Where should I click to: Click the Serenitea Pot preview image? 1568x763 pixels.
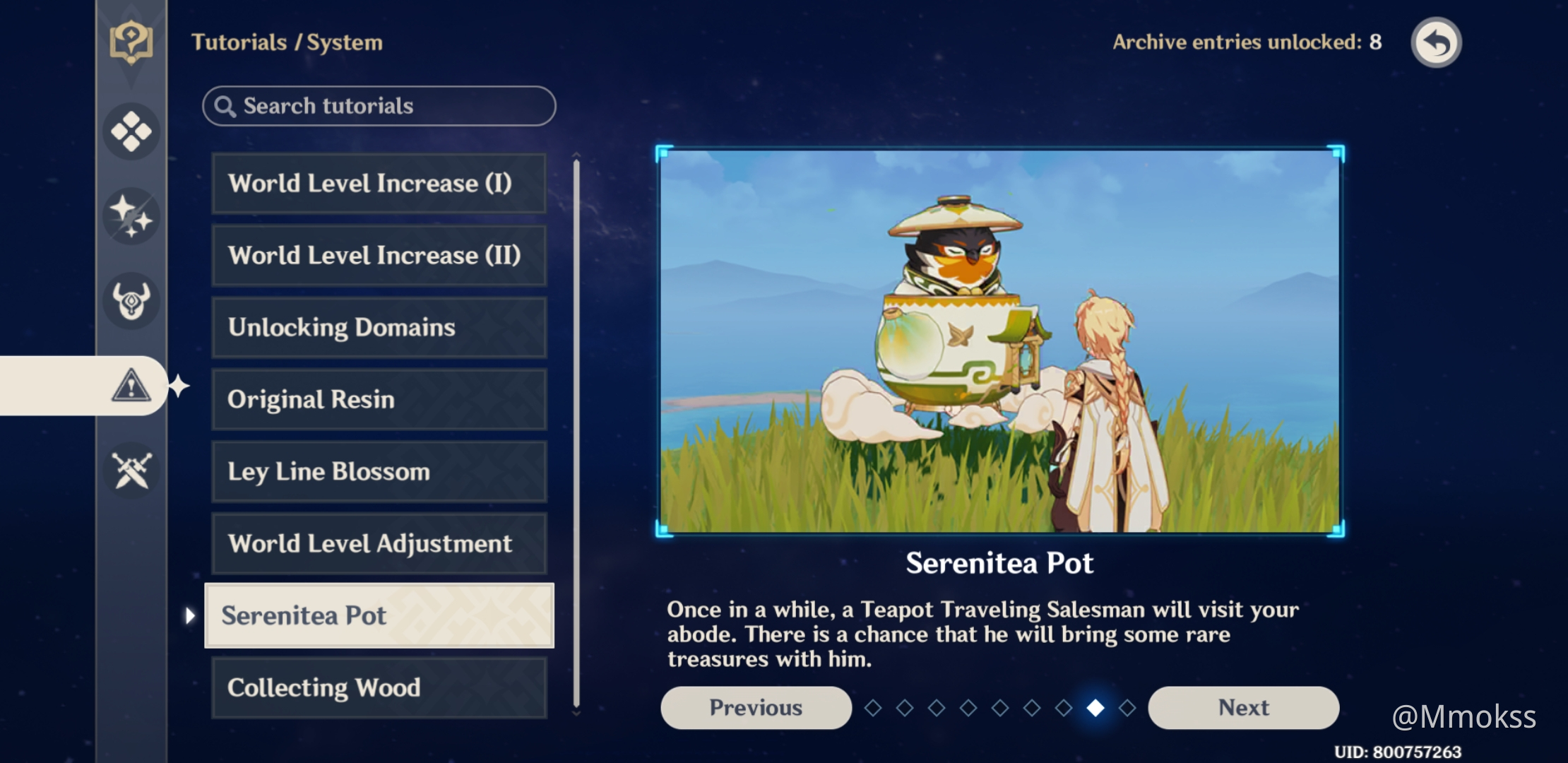[x=999, y=339]
